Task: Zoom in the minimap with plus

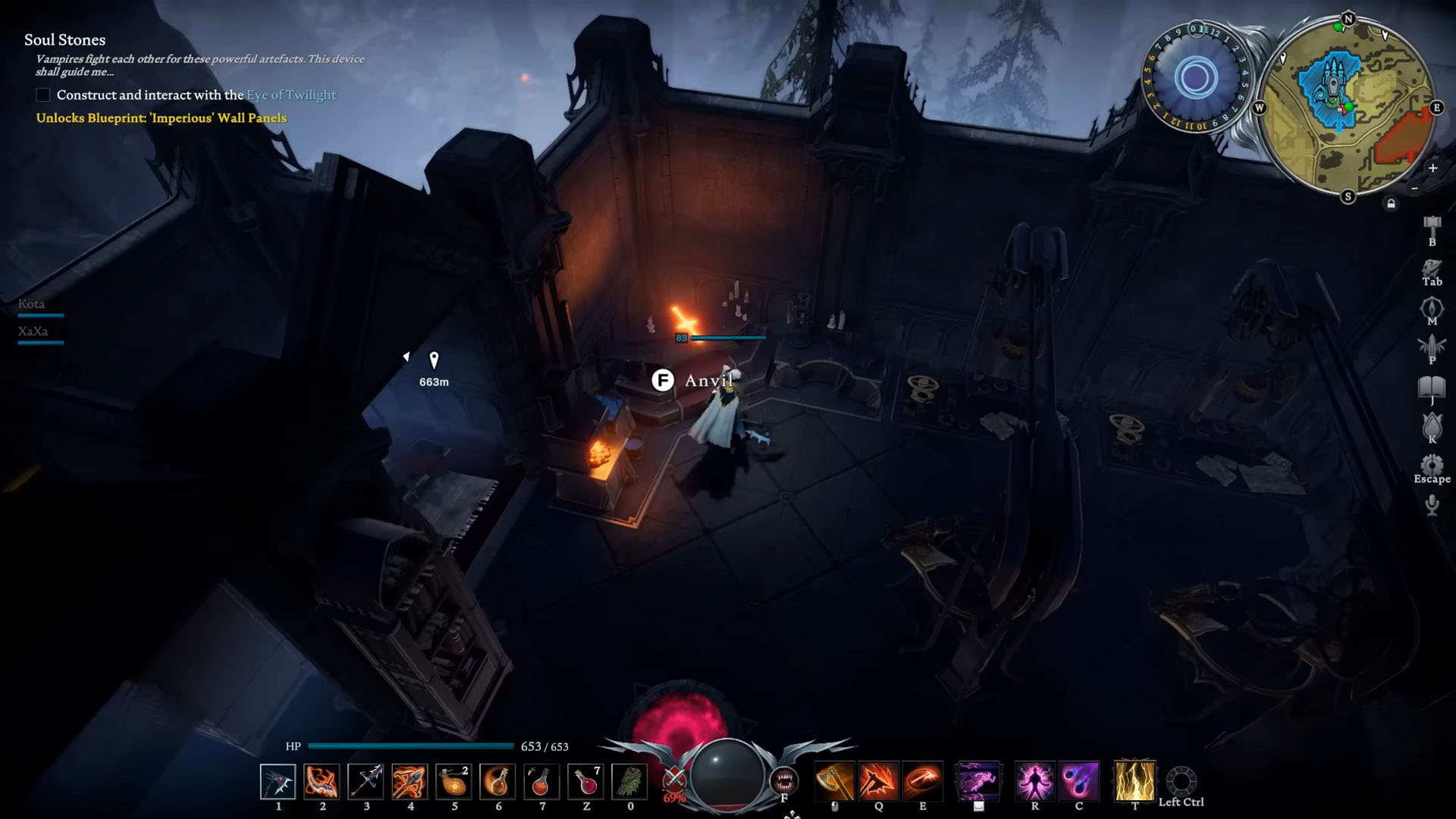Action: 1432,168
